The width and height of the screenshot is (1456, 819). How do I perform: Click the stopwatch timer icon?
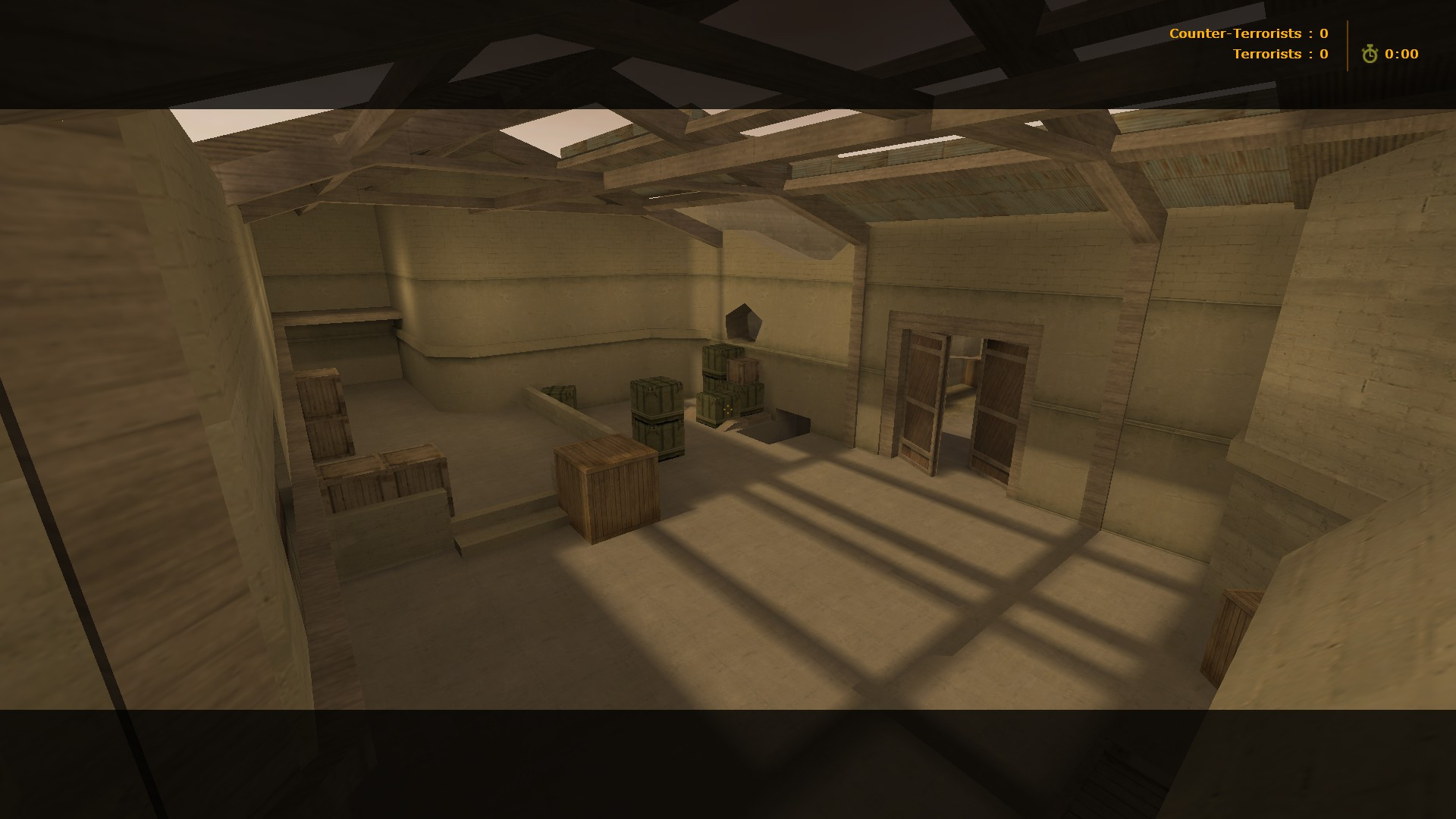1370,54
